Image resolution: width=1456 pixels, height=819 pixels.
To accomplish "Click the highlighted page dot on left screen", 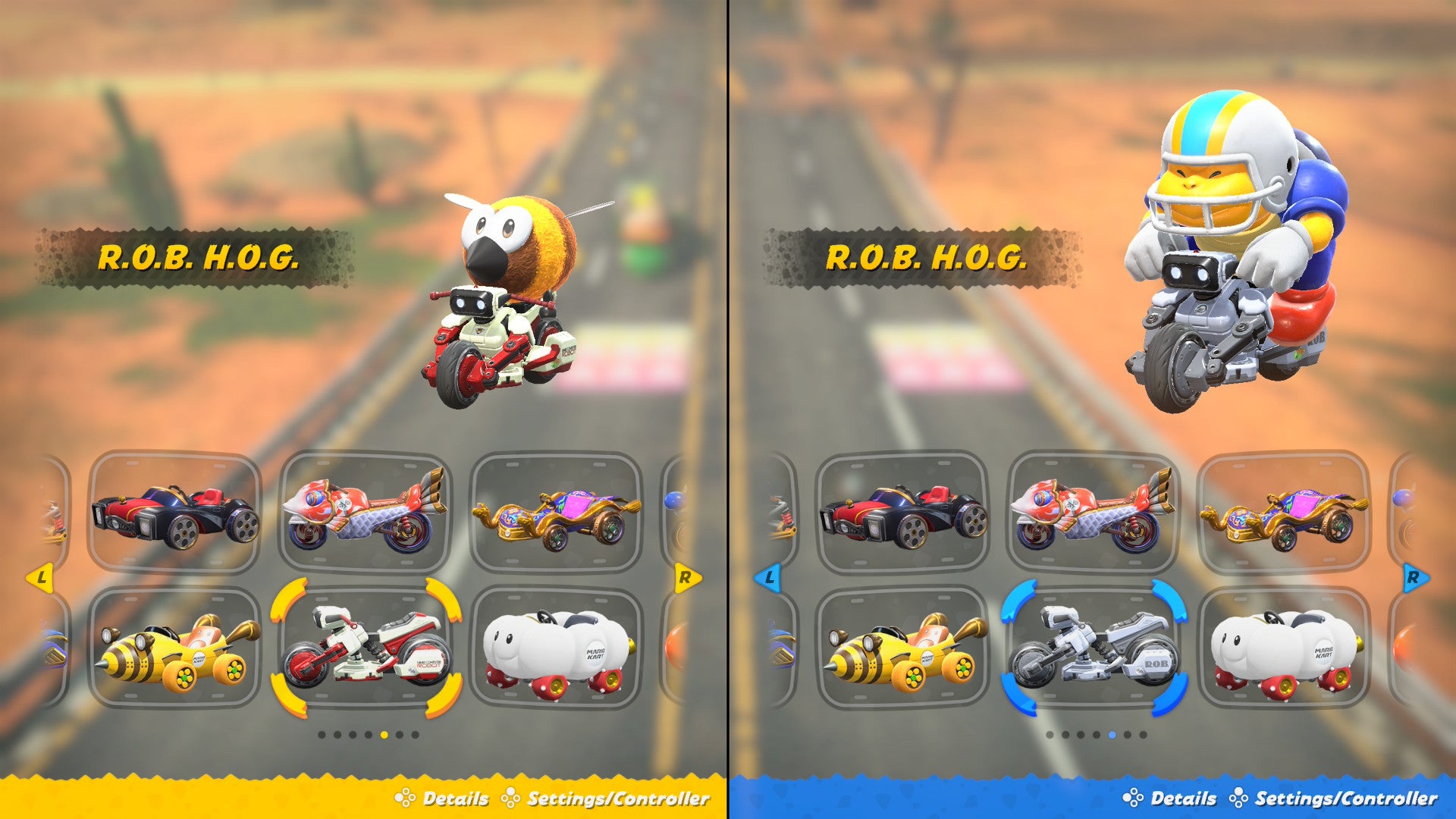I will point(384,734).
